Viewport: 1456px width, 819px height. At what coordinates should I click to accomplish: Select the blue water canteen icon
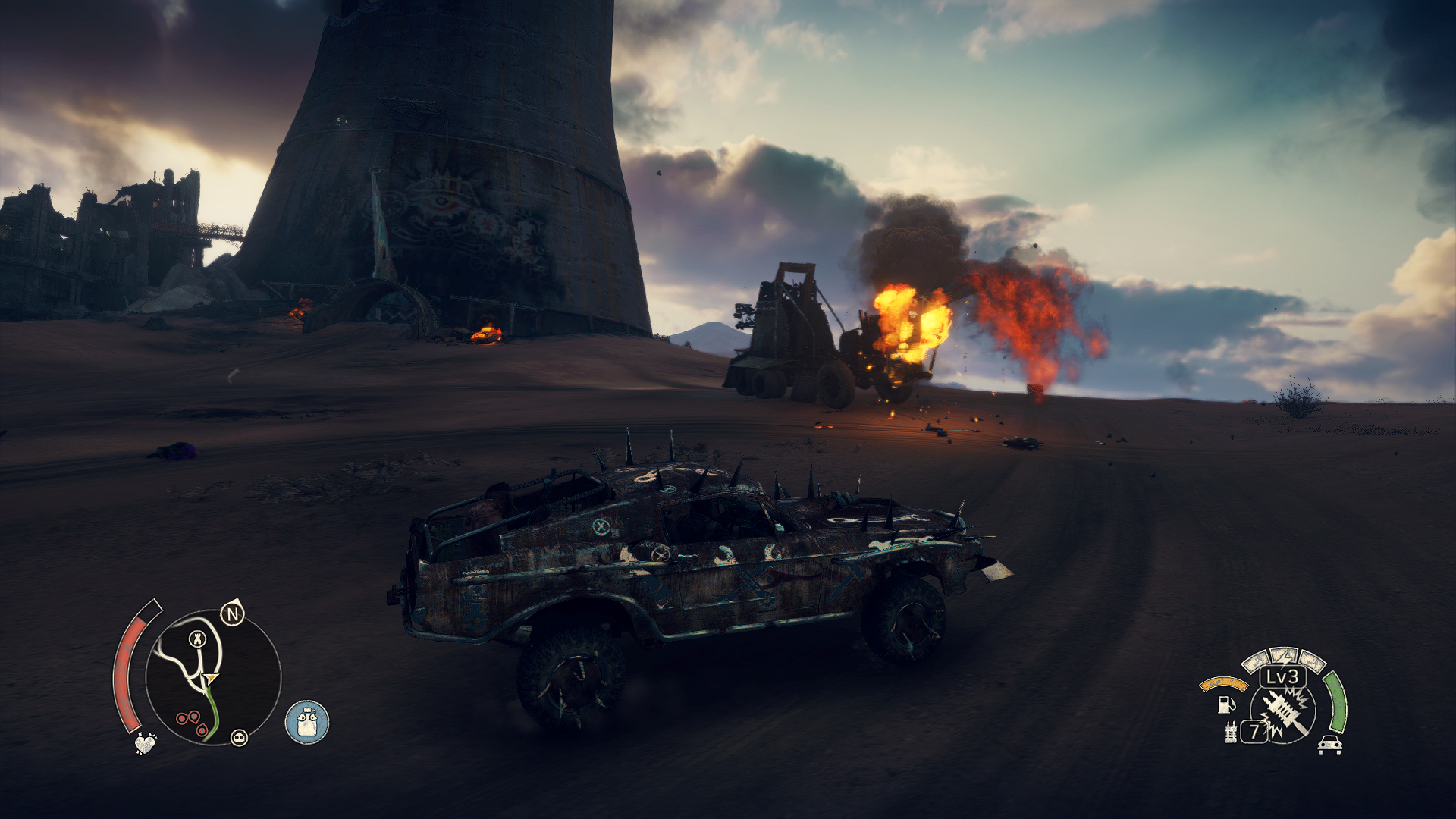pos(307,722)
